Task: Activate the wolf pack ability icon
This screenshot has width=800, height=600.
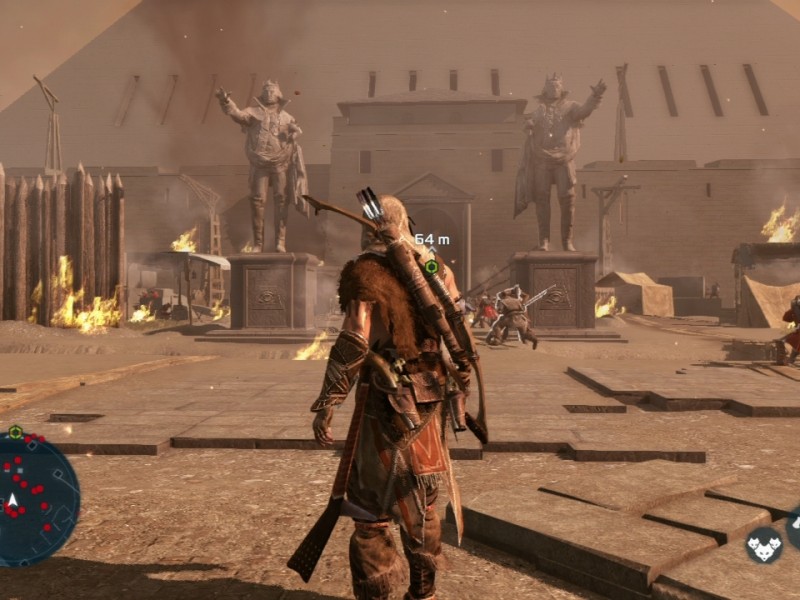Action: (764, 545)
